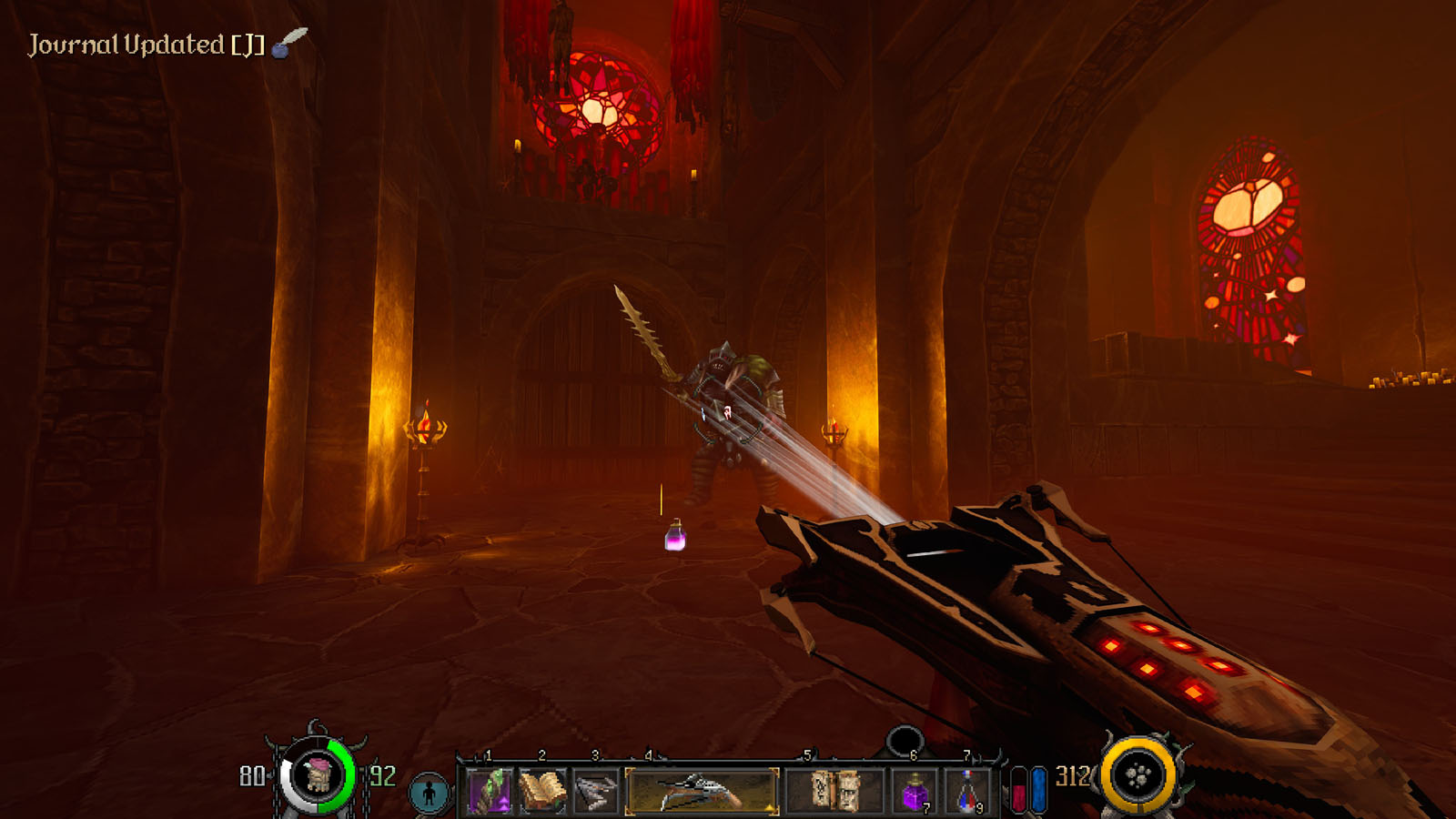Click the yellow ammo ring icon
Viewport: 1456px width, 819px height.
click(1137, 776)
